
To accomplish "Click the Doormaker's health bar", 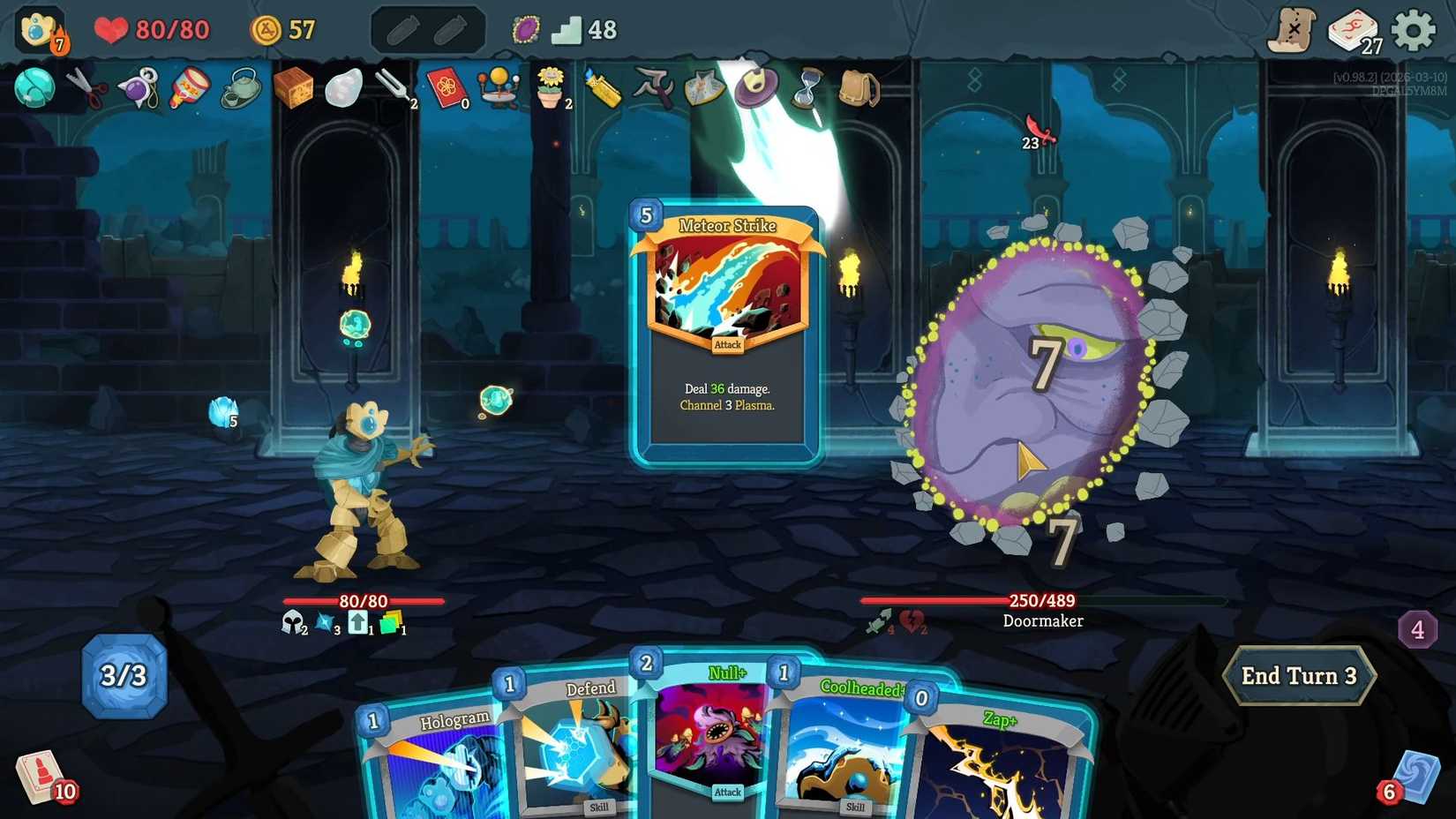I will [x=1041, y=601].
